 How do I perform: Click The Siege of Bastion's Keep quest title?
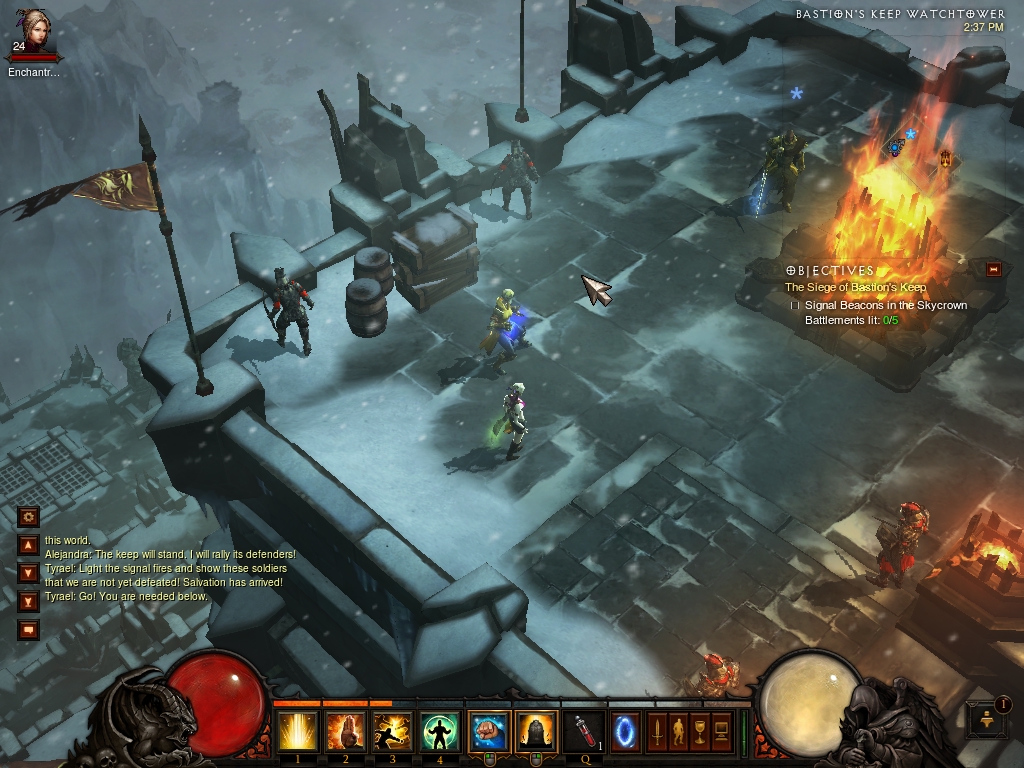855,287
